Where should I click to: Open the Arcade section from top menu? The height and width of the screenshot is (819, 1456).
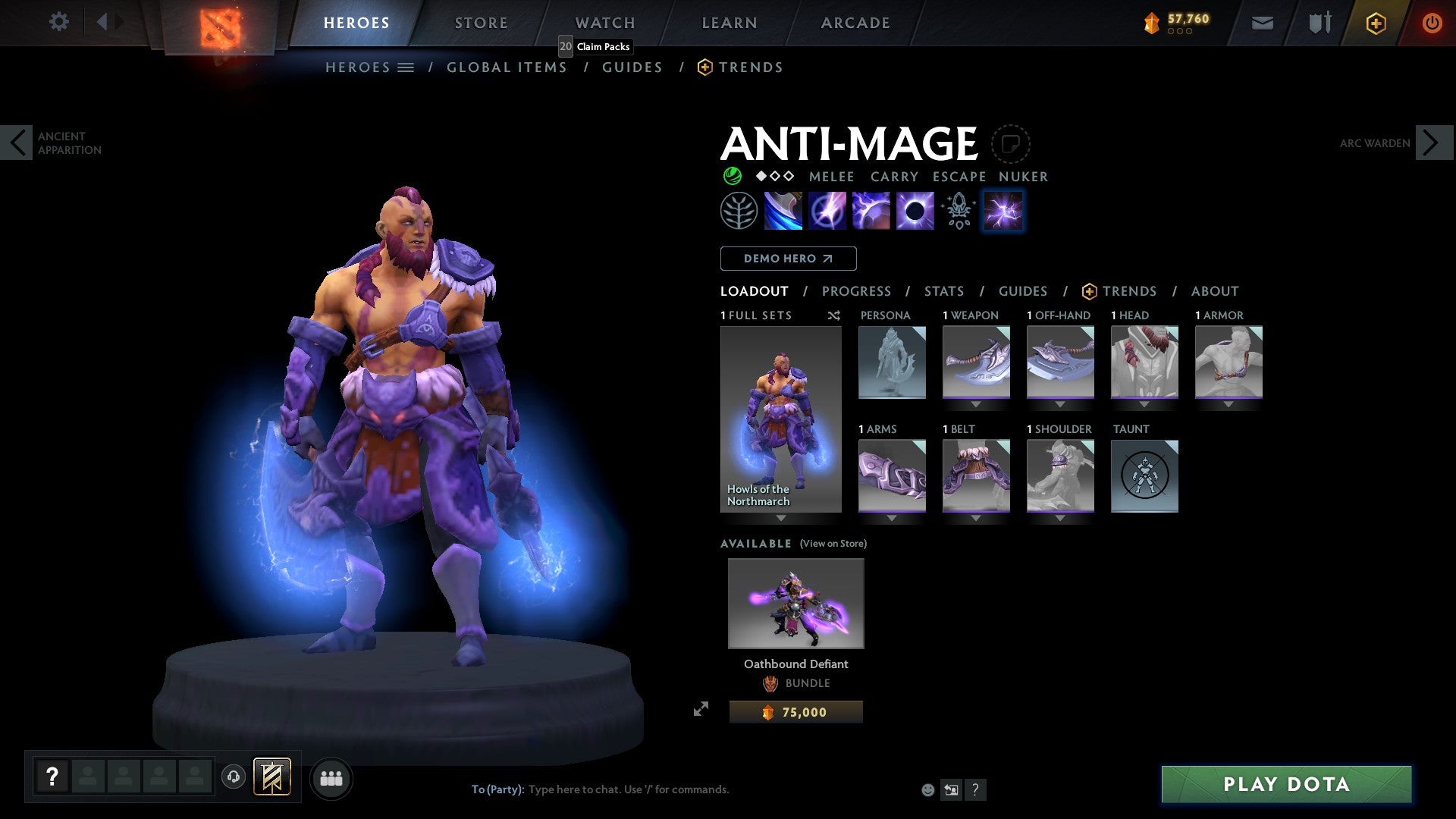point(855,22)
